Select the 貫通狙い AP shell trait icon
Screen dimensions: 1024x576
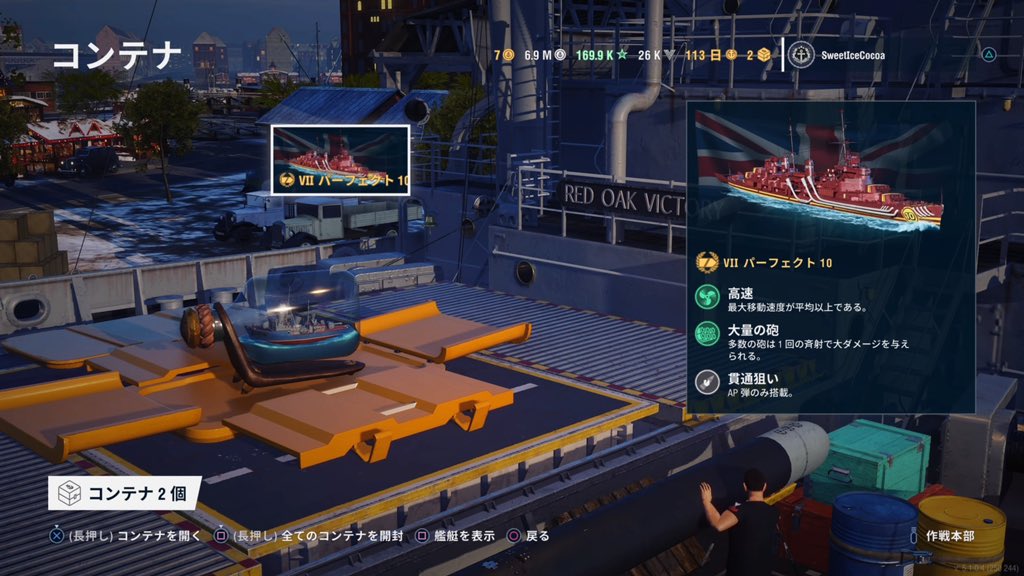pyautogui.click(x=709, y=384)
